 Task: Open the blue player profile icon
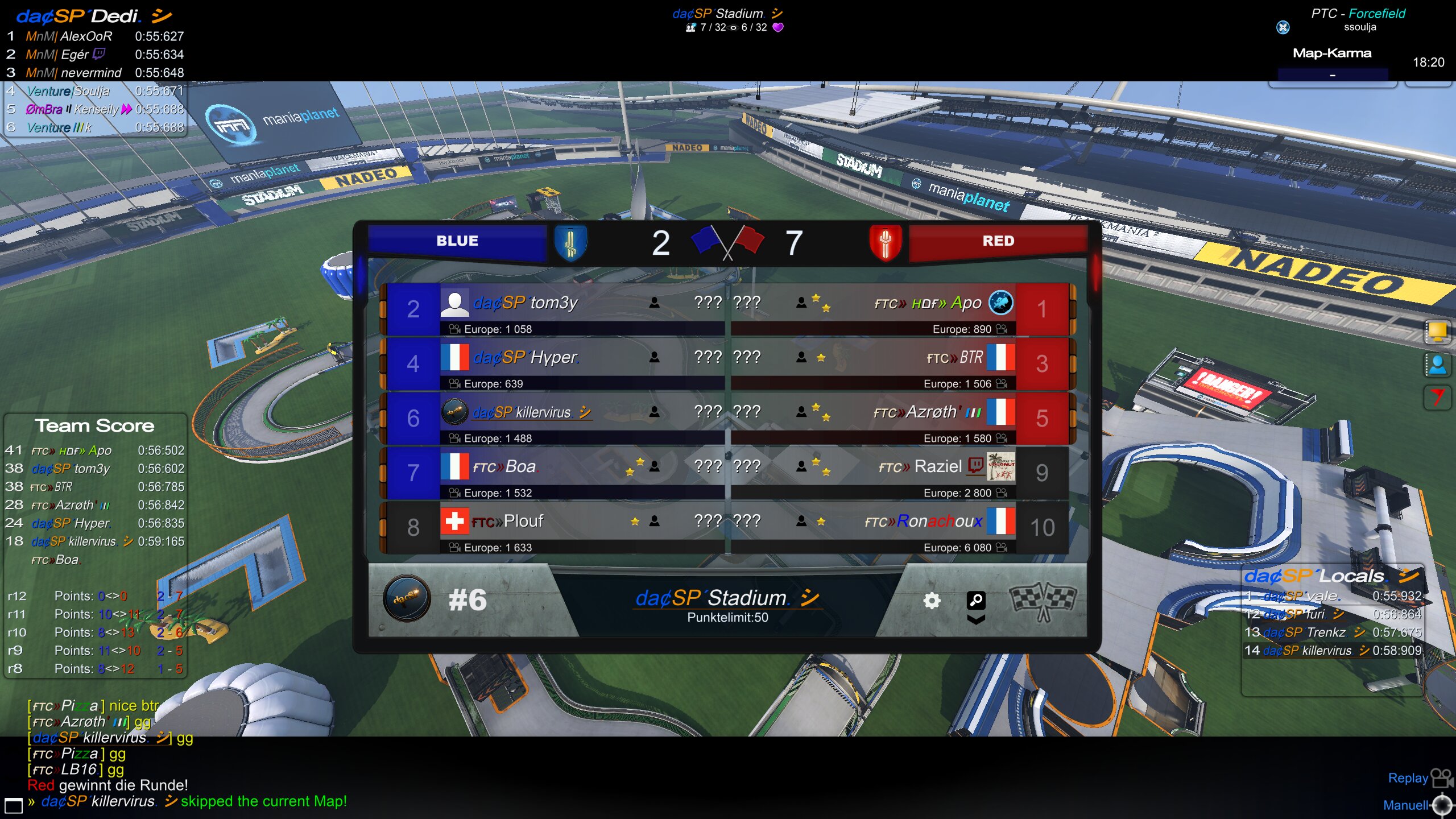[1437, 365]
